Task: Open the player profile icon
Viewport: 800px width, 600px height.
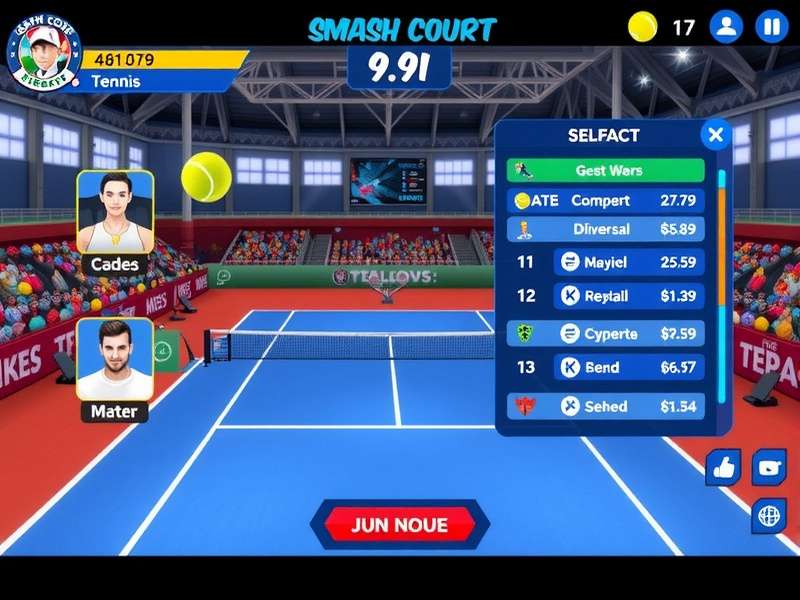Action: tap(727, 27)
